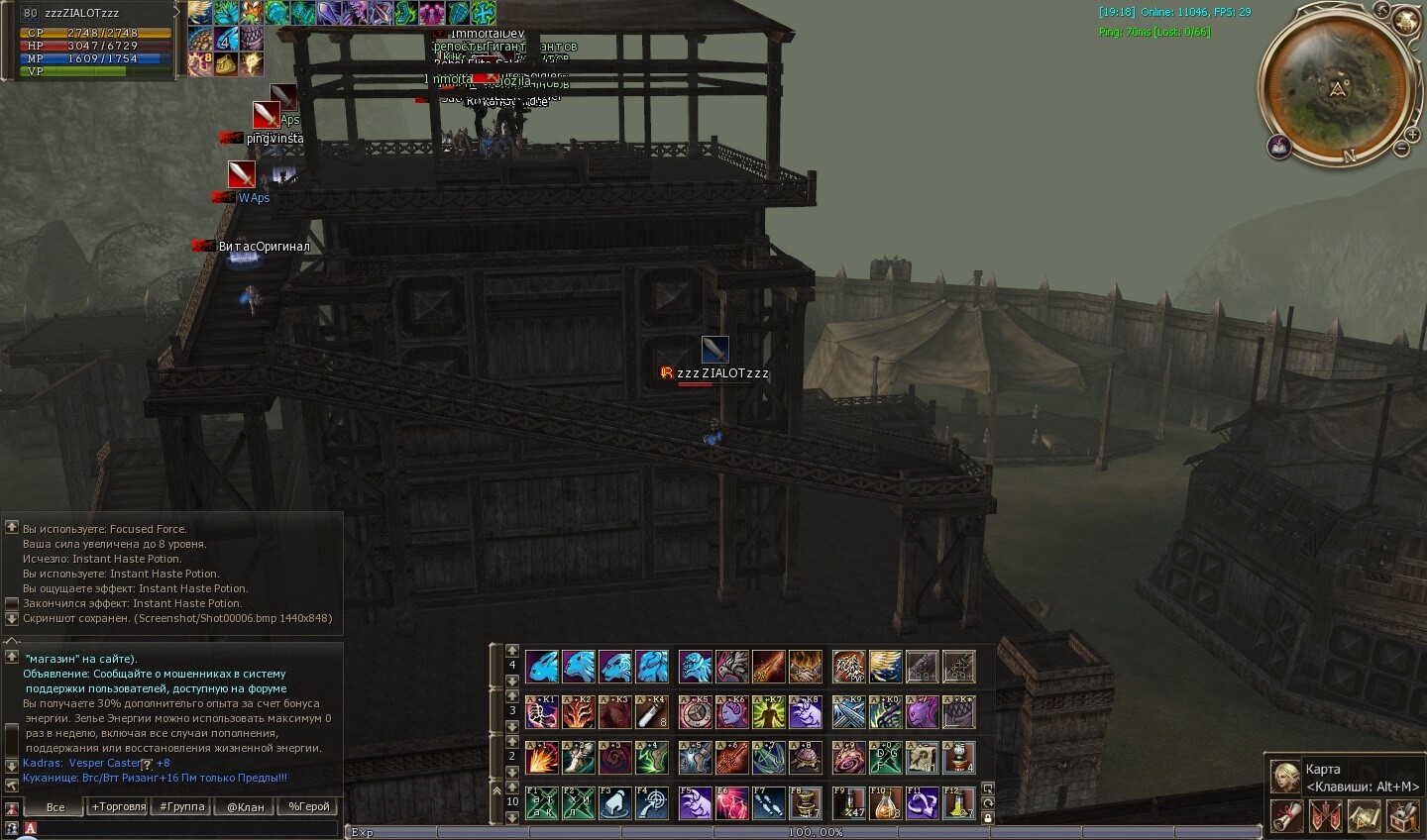The width and height of the screenshot is (1427, 840).
Task: Click the circular minimap
Action: pyautogui.click(x=1338, y=87)
